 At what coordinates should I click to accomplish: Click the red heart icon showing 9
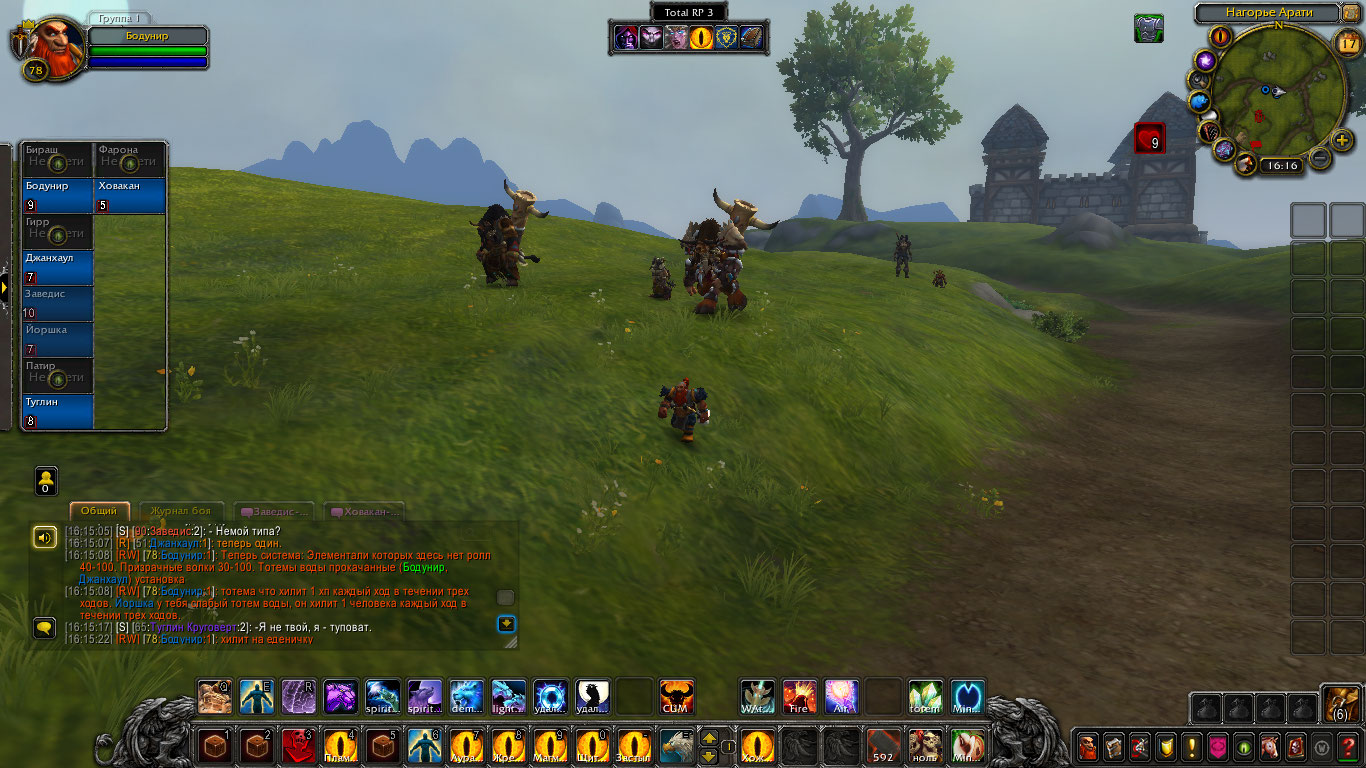(1149, 138)
